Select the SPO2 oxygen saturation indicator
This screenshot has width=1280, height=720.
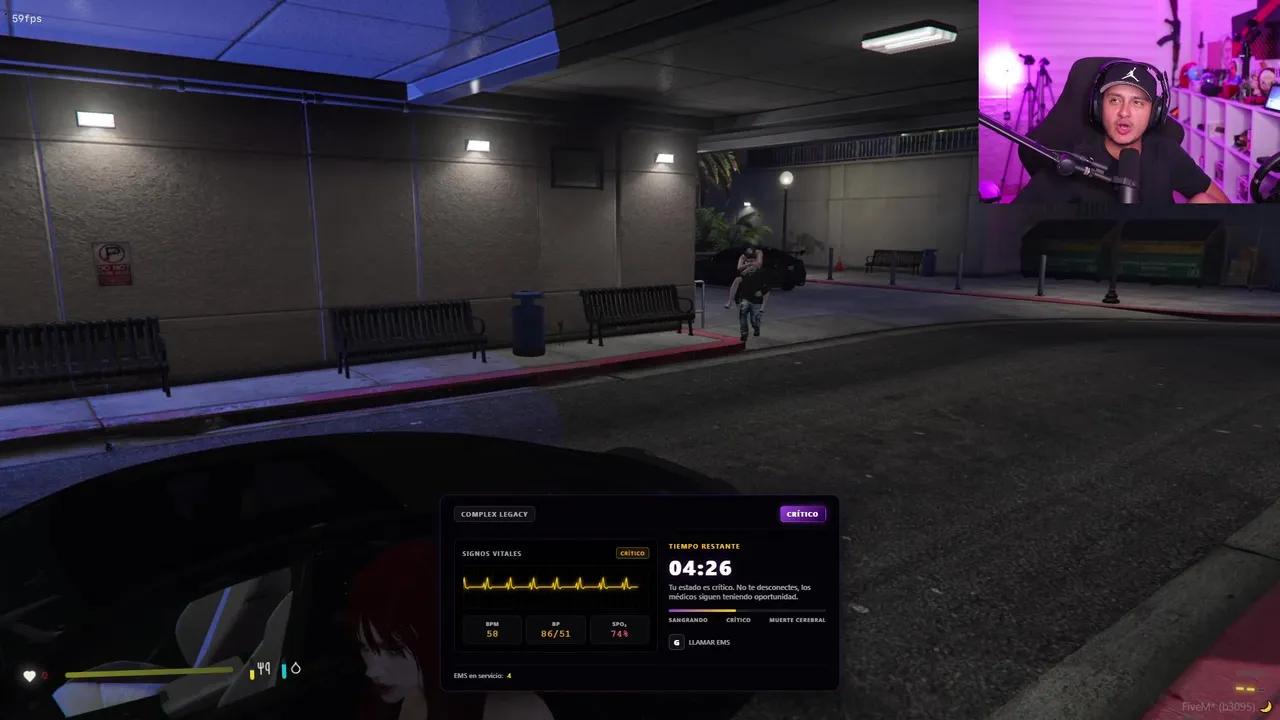(x=620, y=630)
